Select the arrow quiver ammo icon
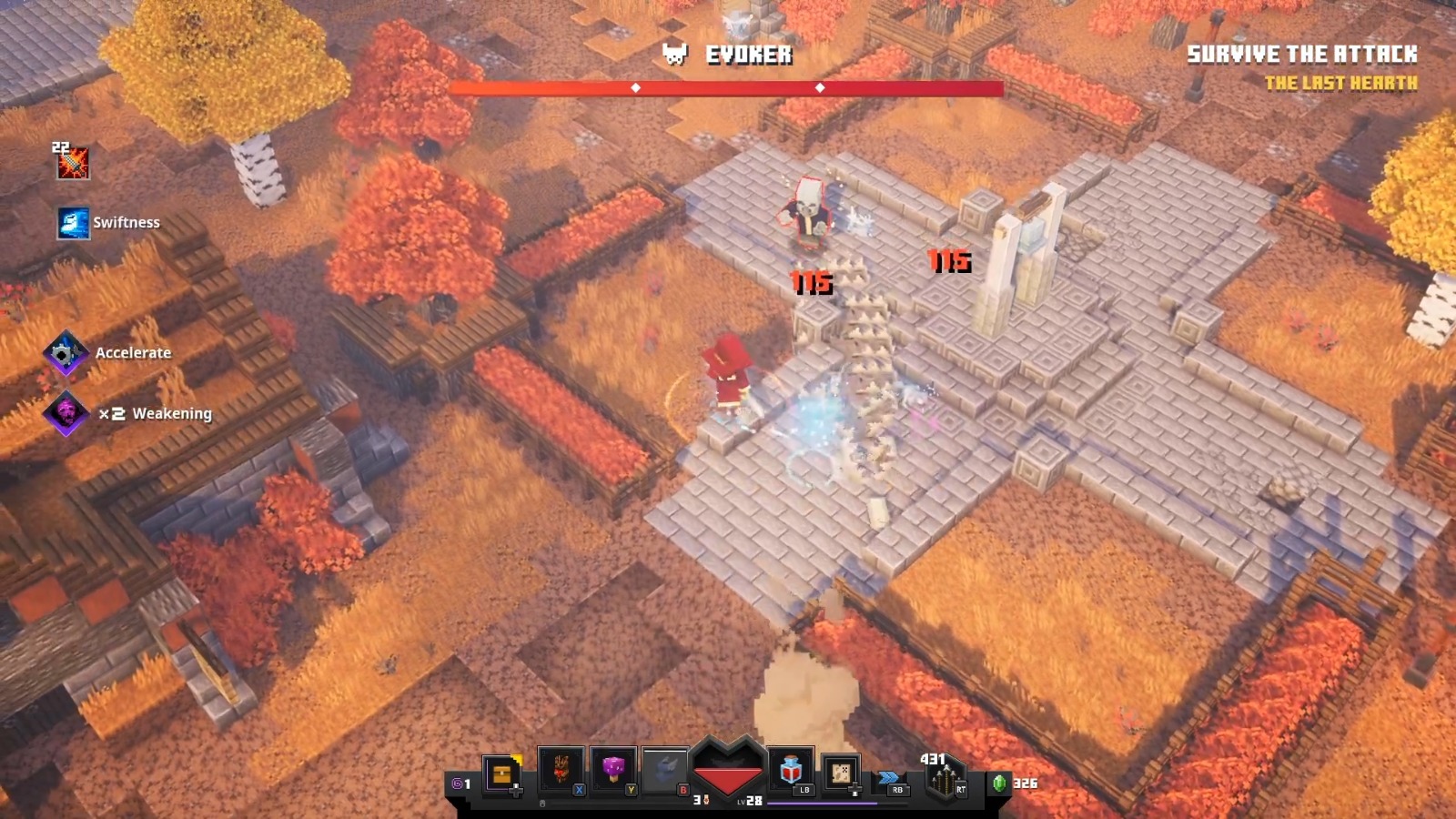This screenshot has width=1456, height=819. pos(944,781)
